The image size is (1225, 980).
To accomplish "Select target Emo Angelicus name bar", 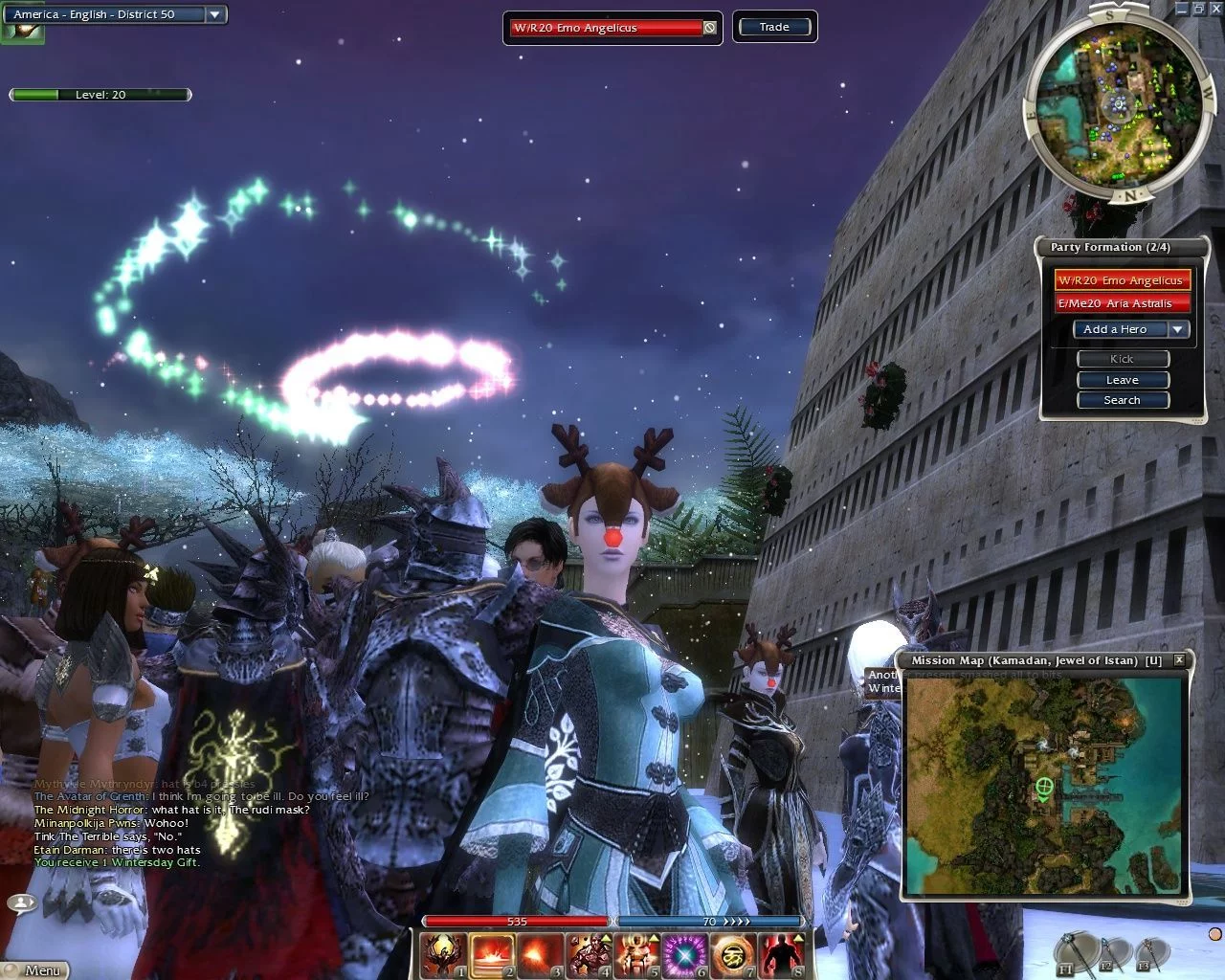I will 606,28.
